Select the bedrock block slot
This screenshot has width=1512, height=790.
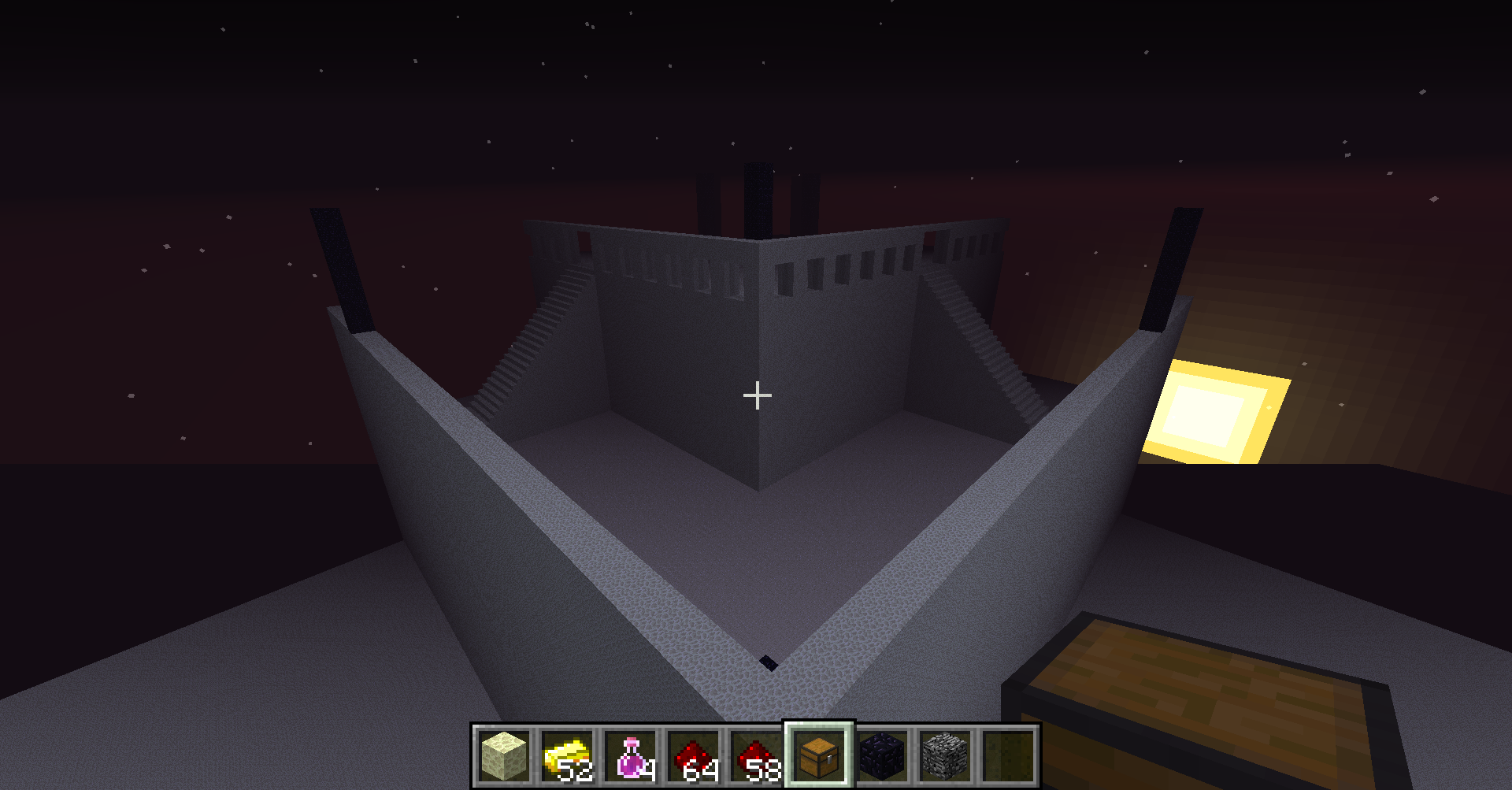click(945, 755)
